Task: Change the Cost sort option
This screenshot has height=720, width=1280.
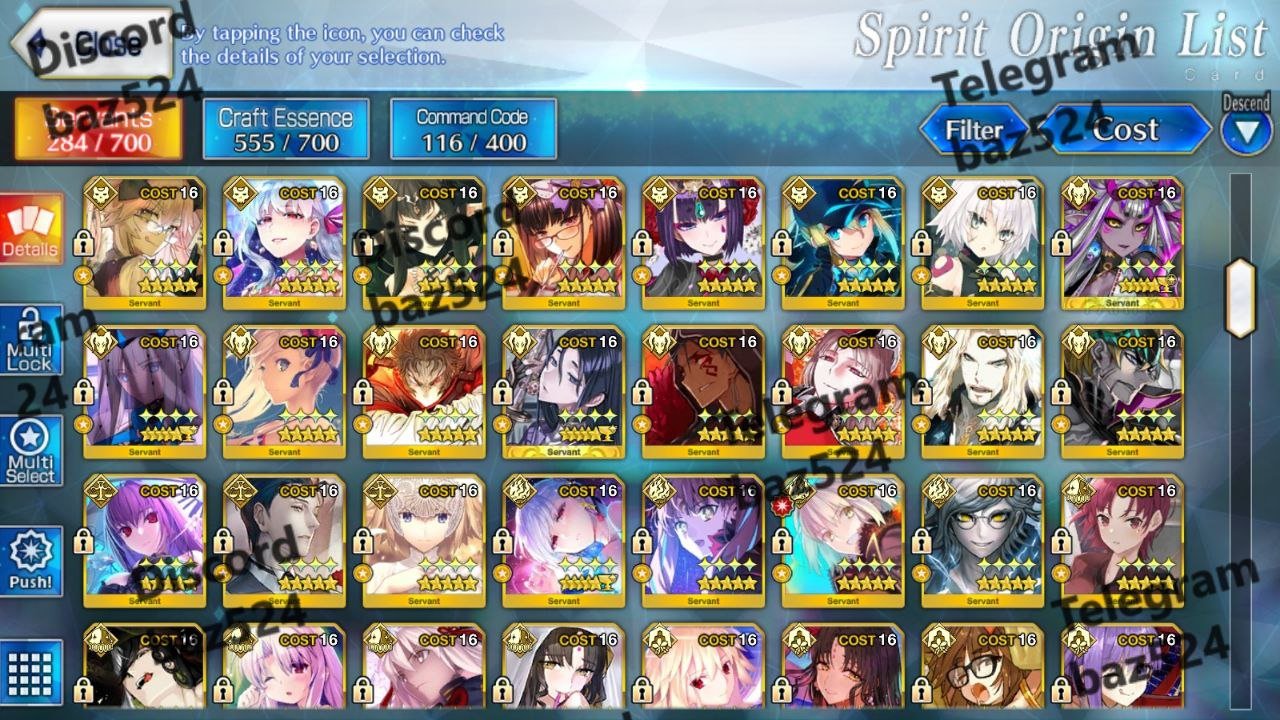Action: click(x=1126, y=130)
